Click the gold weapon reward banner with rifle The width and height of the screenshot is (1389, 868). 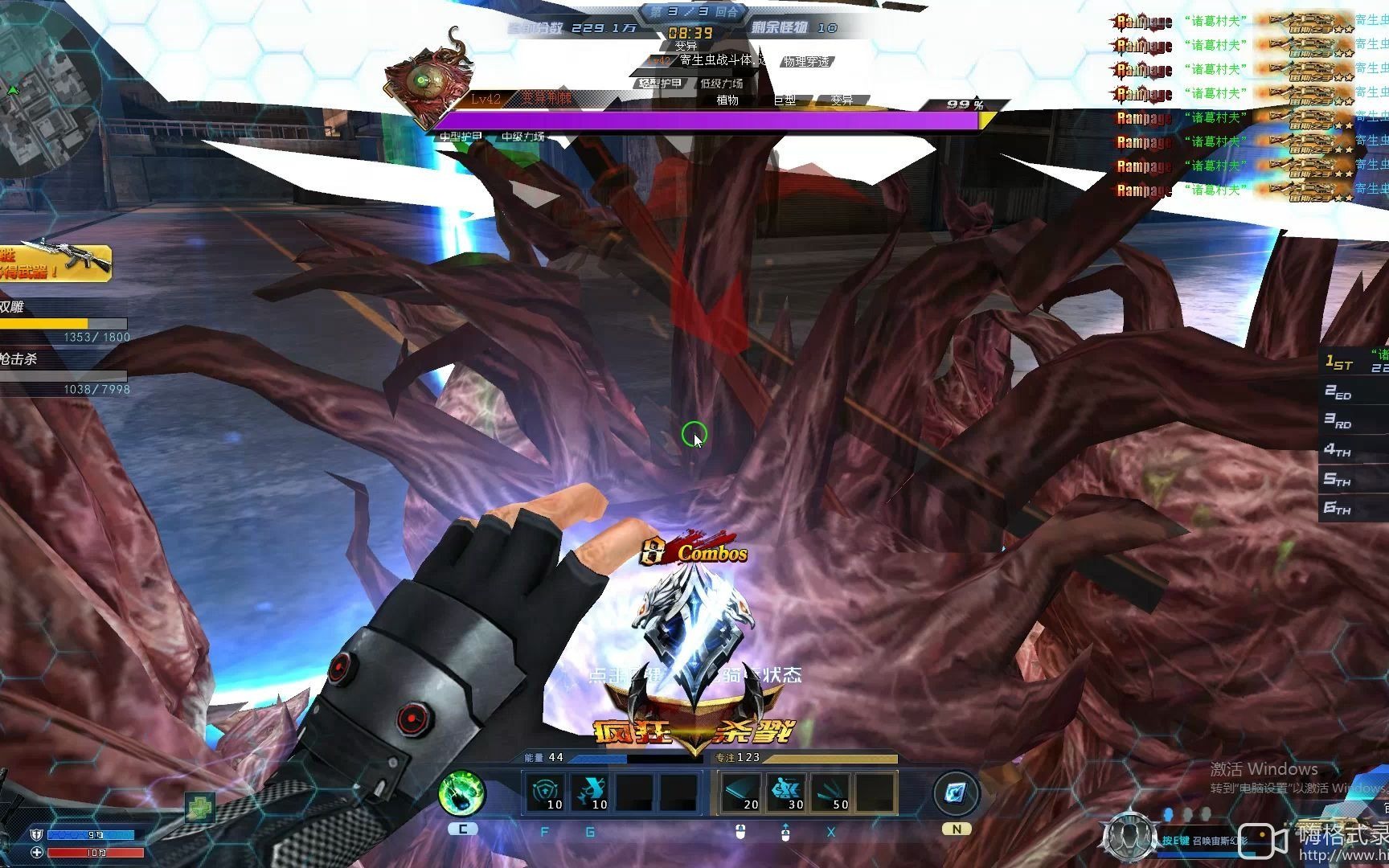point(55,261)
